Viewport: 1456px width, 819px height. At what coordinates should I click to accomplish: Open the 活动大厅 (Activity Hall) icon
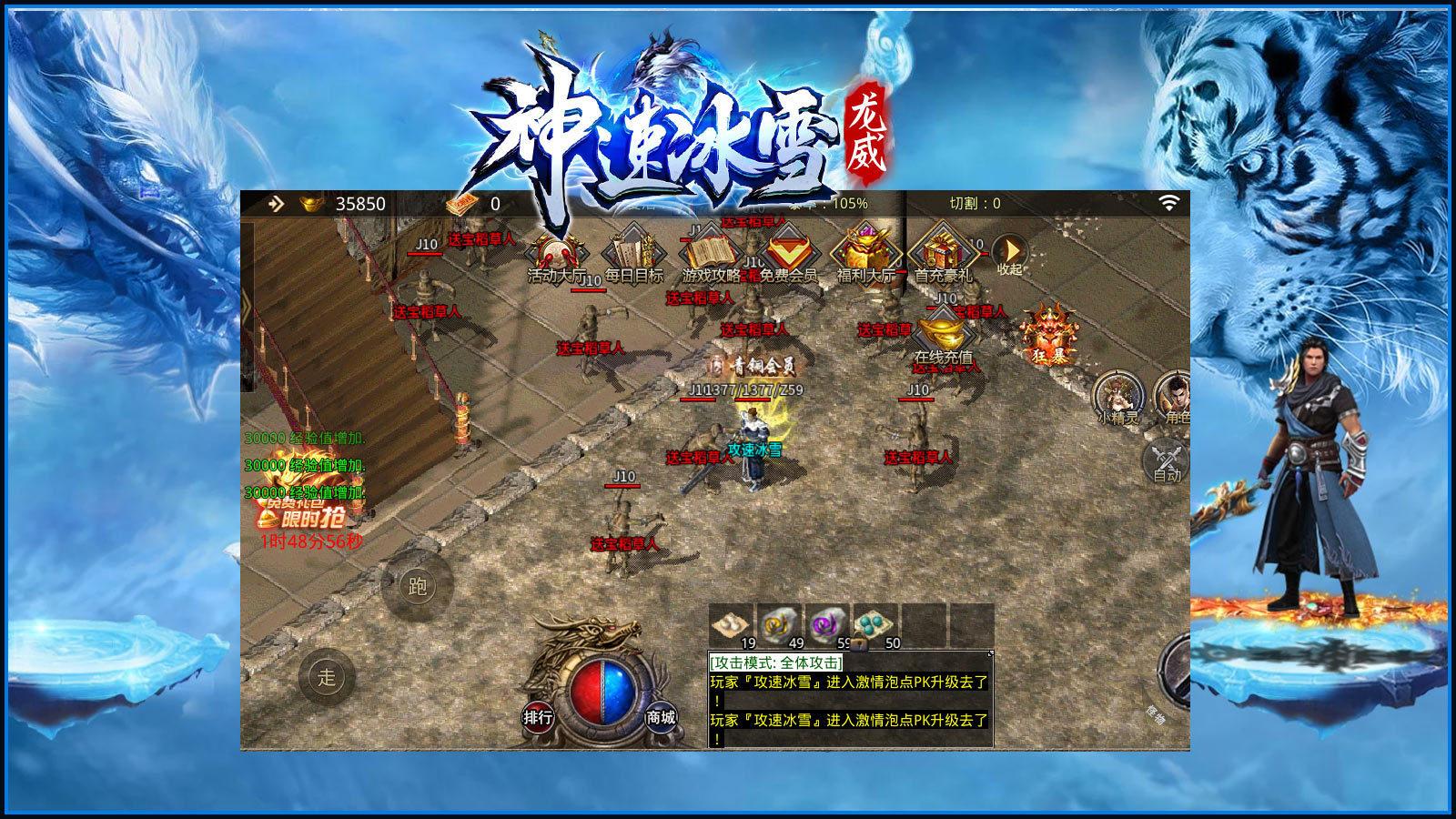(x=552, y=250)
